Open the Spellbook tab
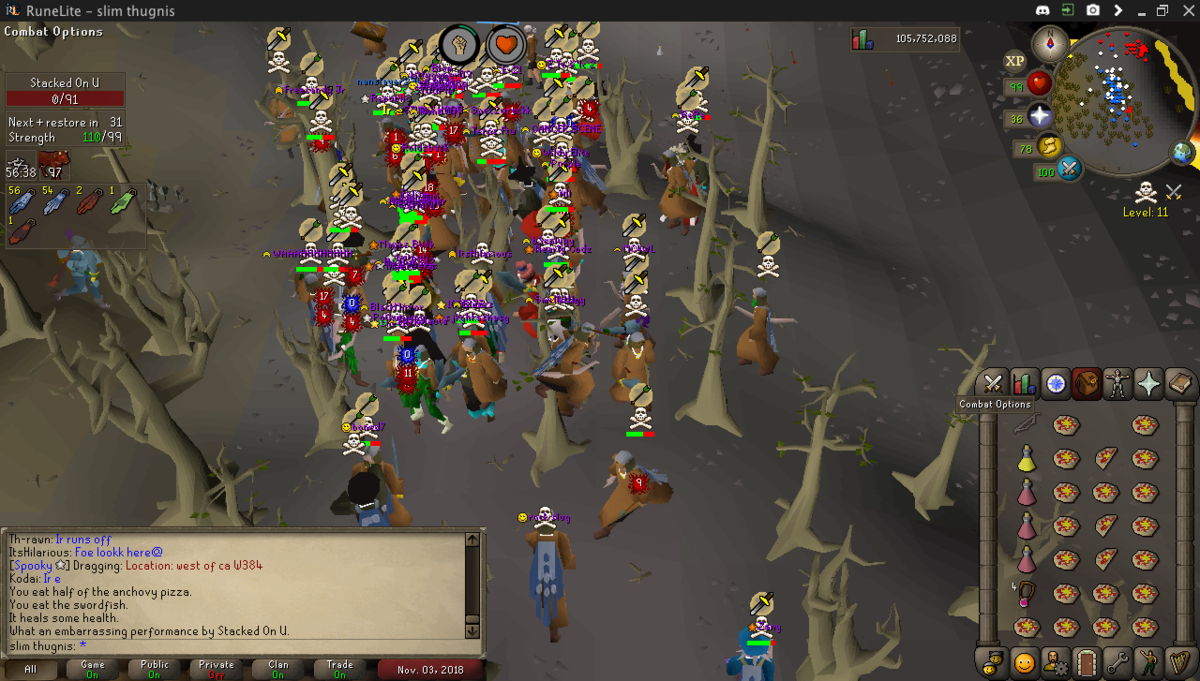This screenshot has height=681, width=1200. [1179, 384]
